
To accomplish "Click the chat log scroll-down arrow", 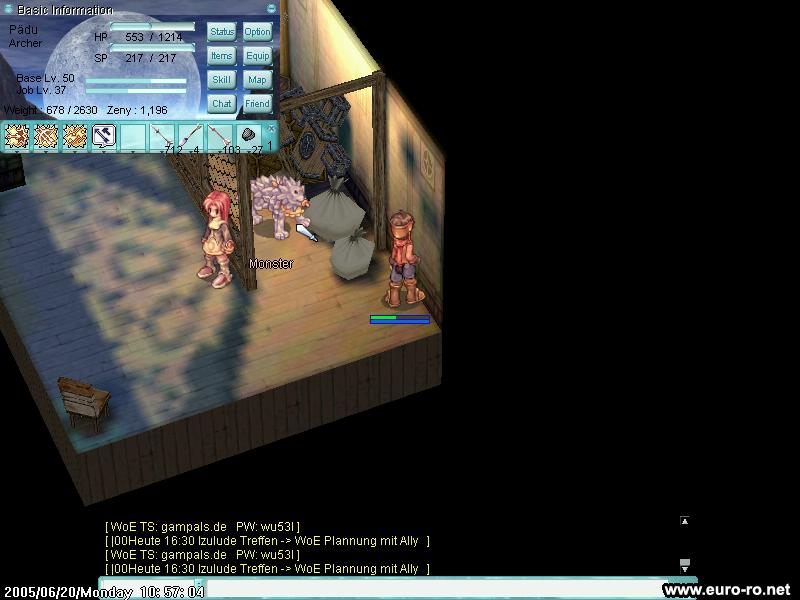I will click(x=684, y=564).
